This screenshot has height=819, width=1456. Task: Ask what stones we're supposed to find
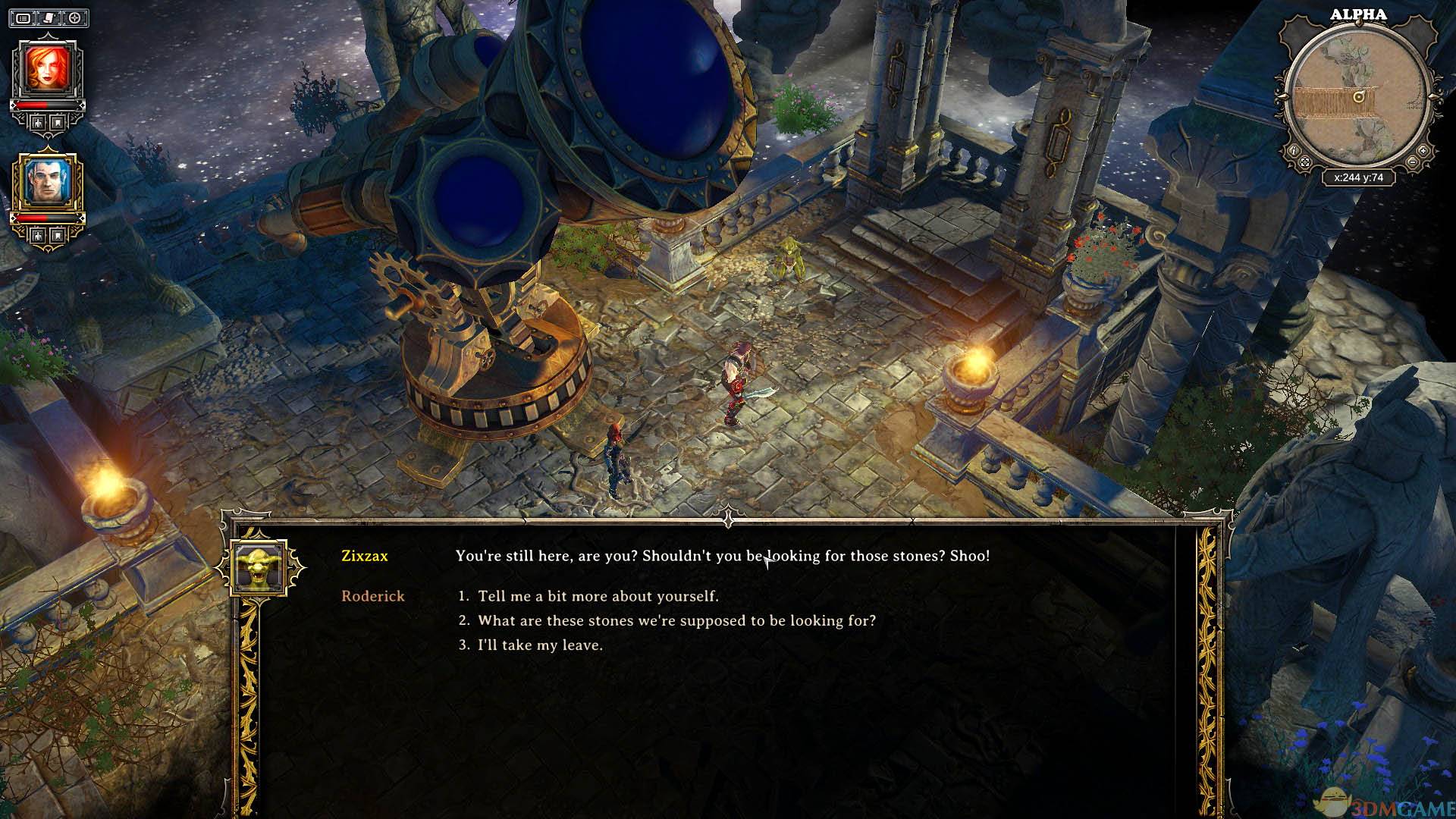coord(676,620)
